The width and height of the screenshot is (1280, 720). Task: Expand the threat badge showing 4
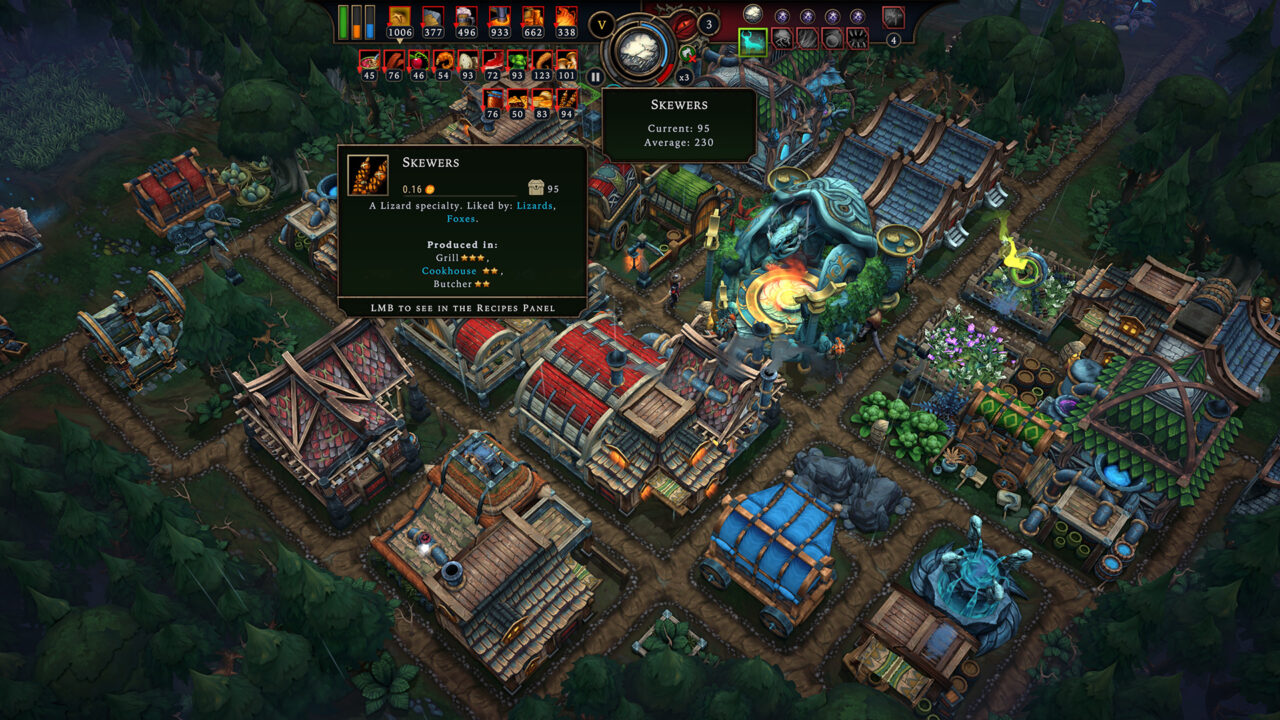click(x=893, y=40)
